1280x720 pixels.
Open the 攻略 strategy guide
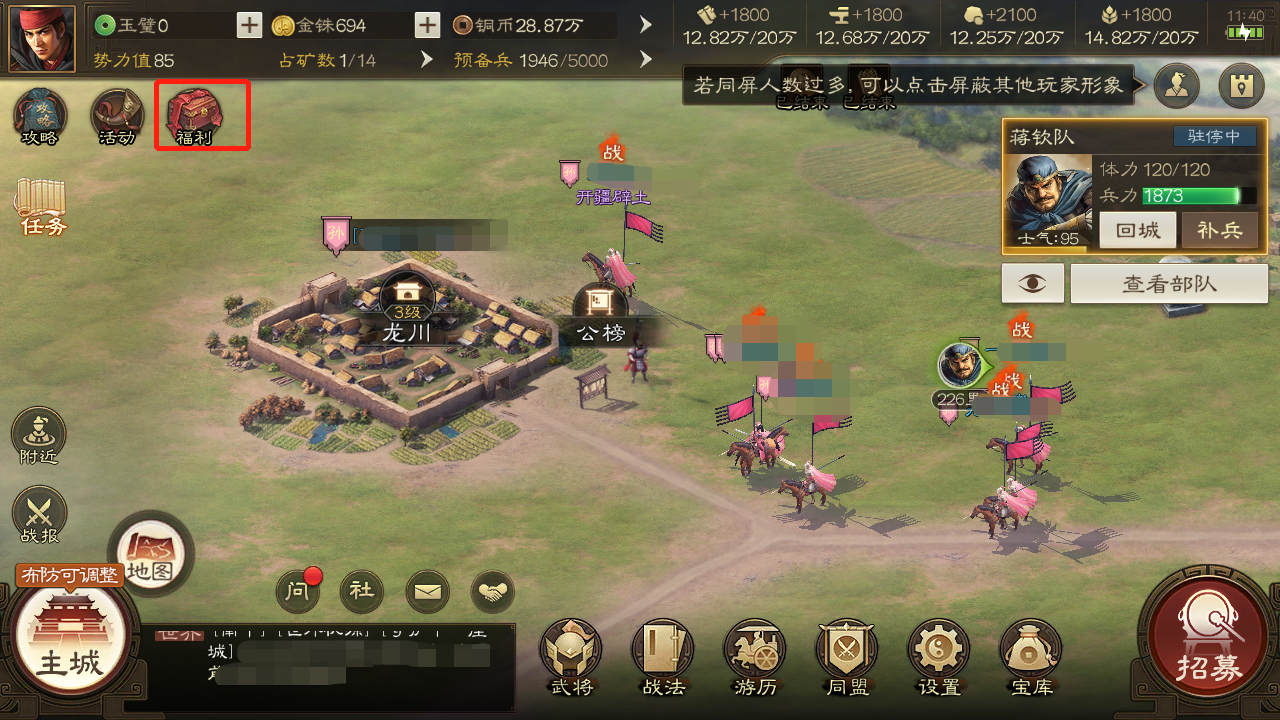point(40,115)
